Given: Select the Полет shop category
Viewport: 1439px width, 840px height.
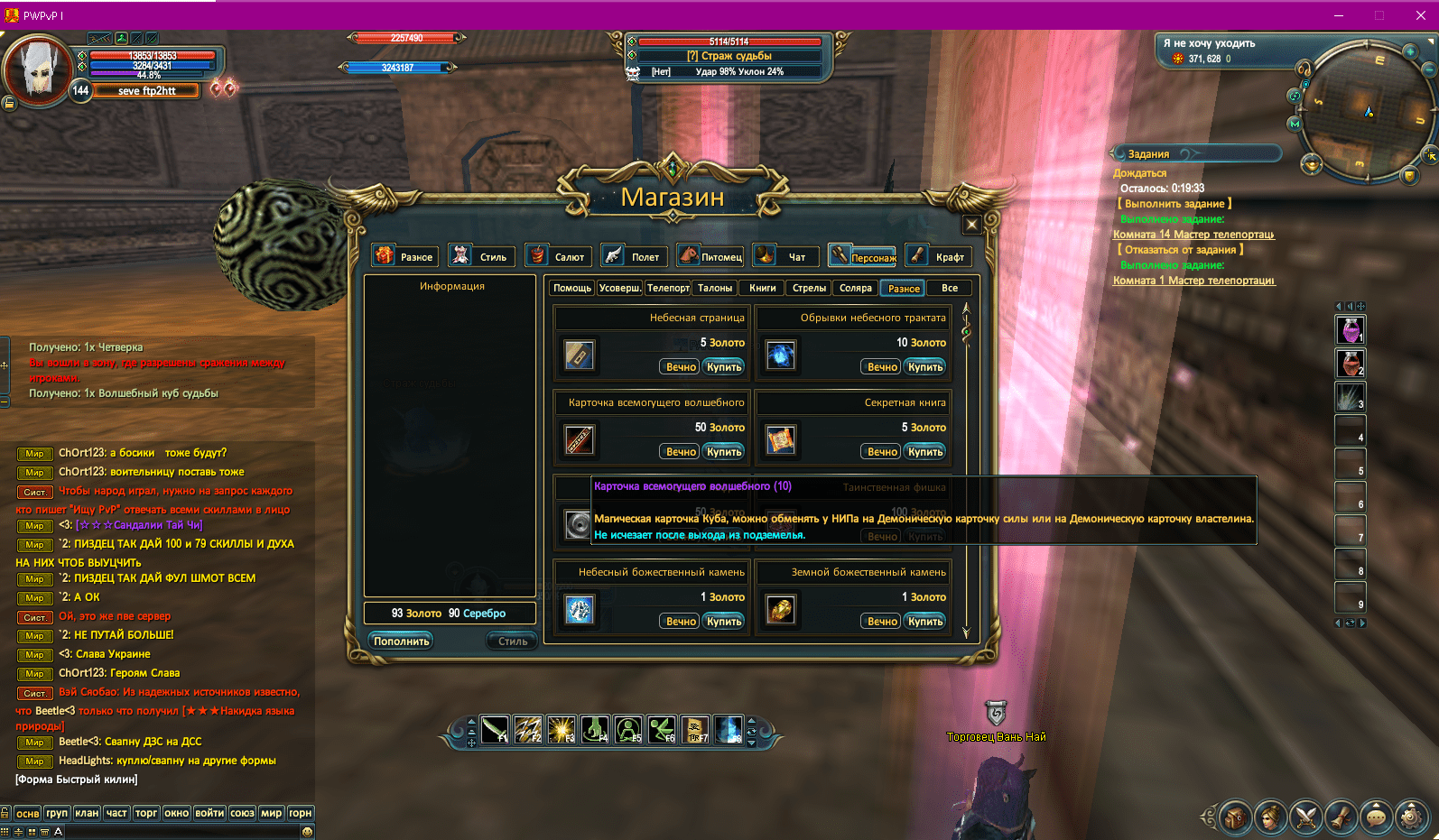Looking at the screenshot, I should click(x=635, y=256).
